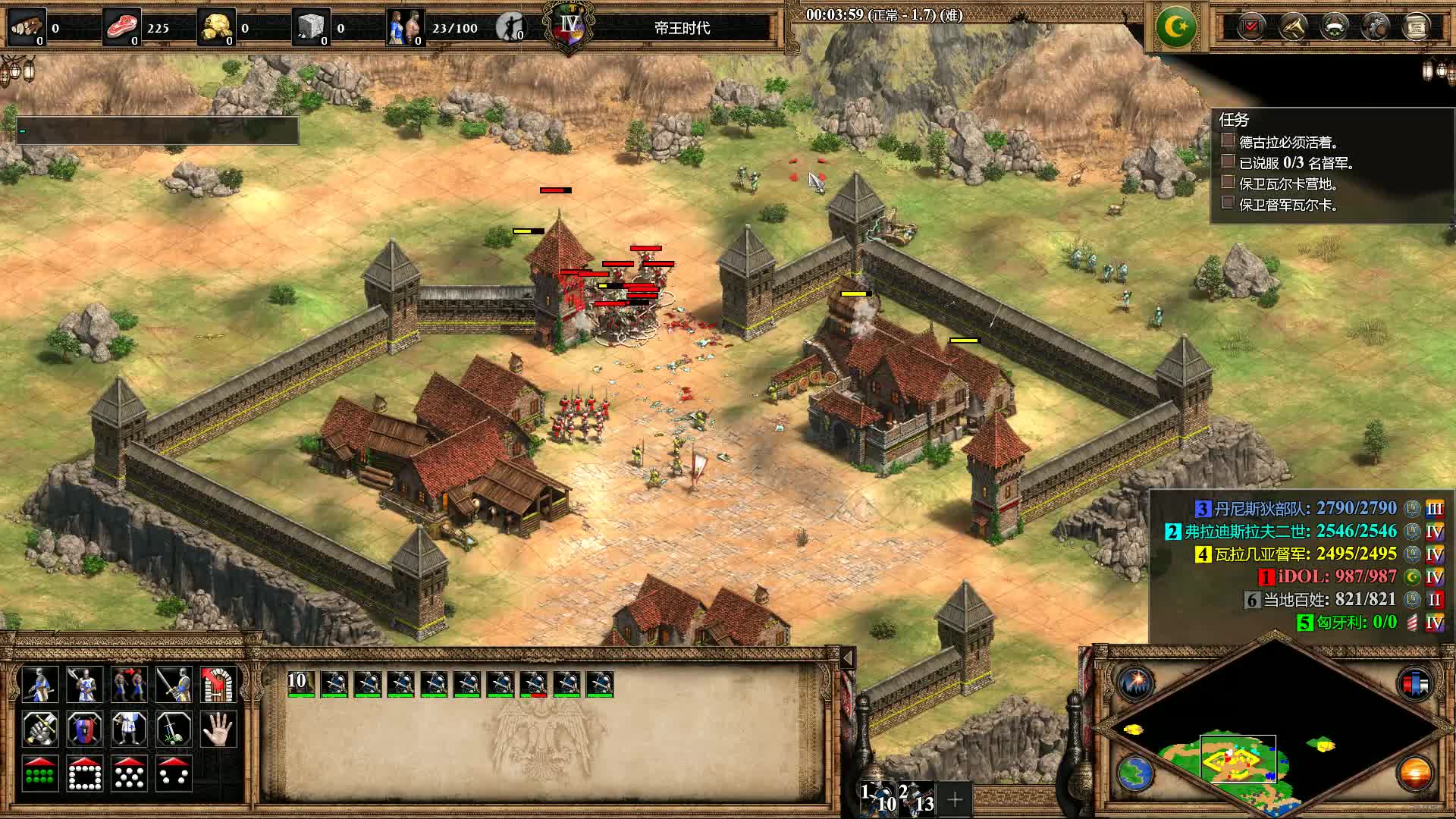Open the green crescent civilization emblem
The height and width of the screenshot is (819, 1456).
tap(1175, 27)
